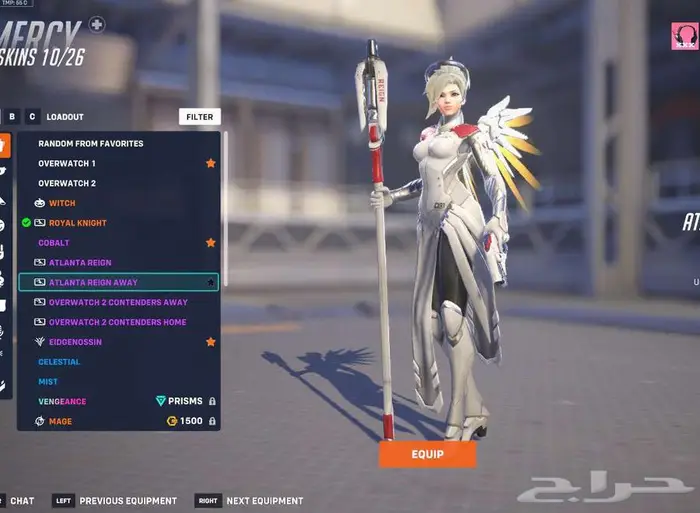Equip the selected Atlanta Reign Away skin
The image size is (700, 513).
click(427, 454)
